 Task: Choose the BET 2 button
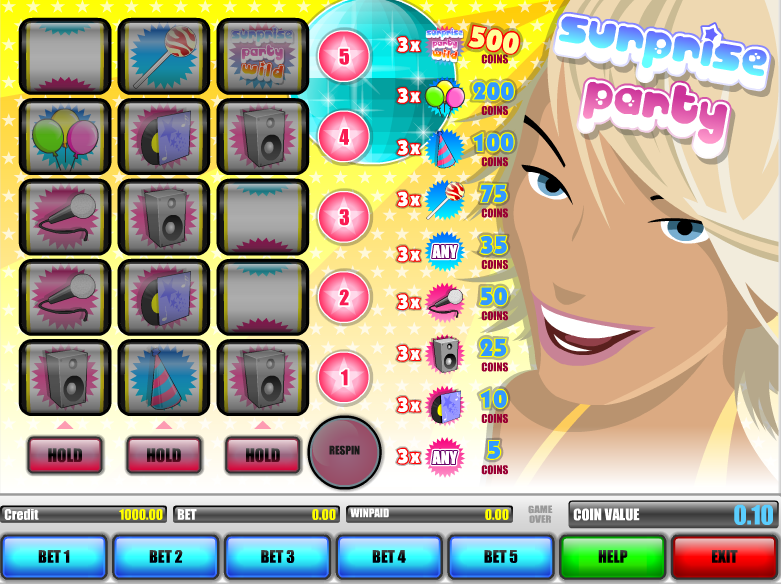click(x=166, y=556)
